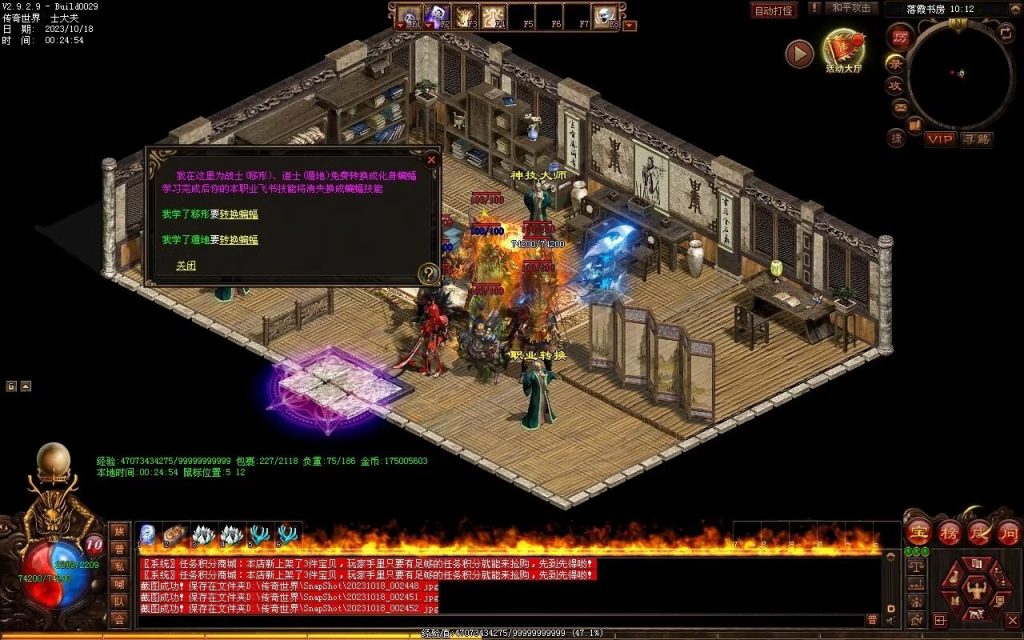Image resolution: width=1024 pixels, height=640 pixels.
Task: Open the scales trade icon
Action: [915, 566]
